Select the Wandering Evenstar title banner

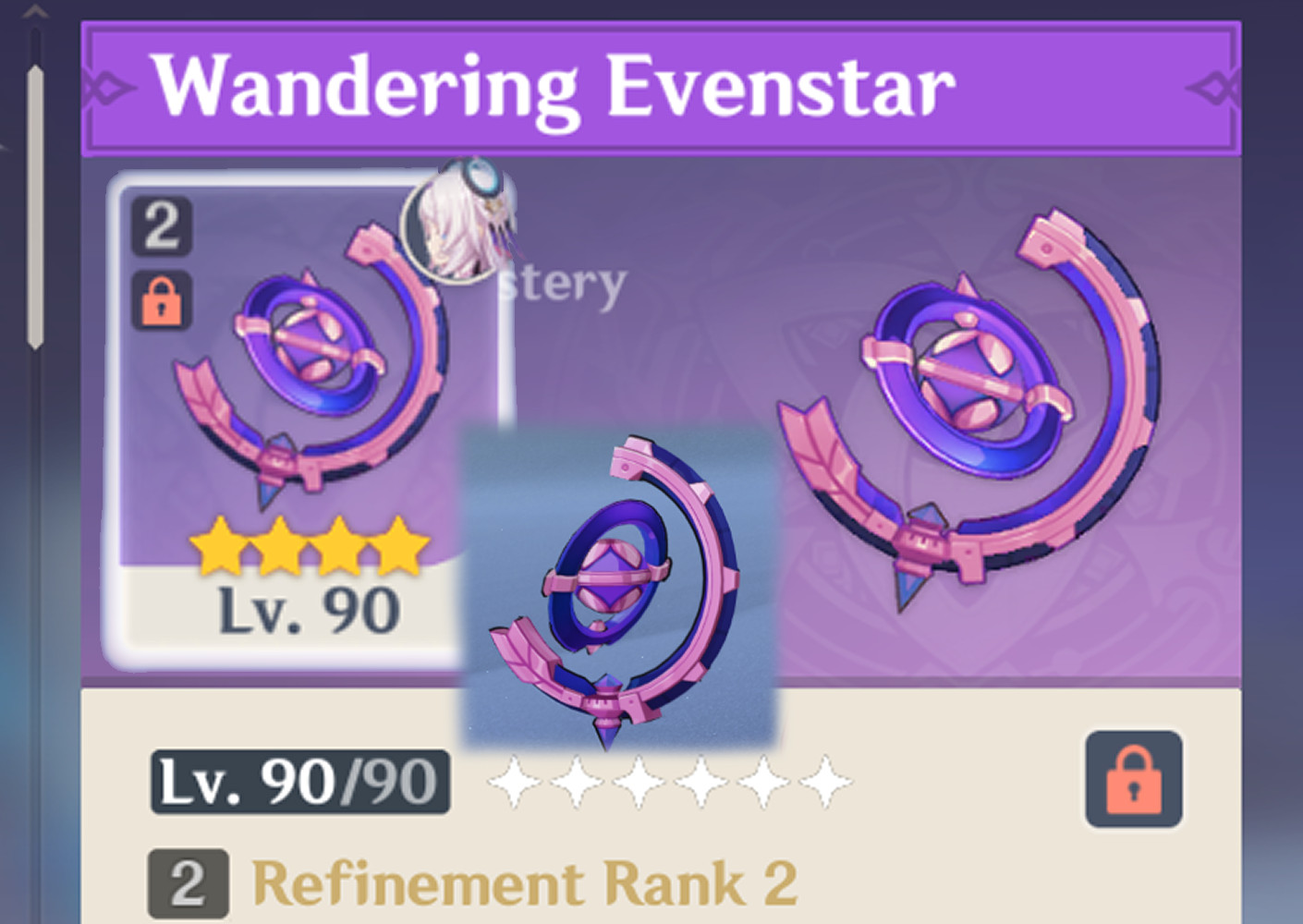point(556,86)
